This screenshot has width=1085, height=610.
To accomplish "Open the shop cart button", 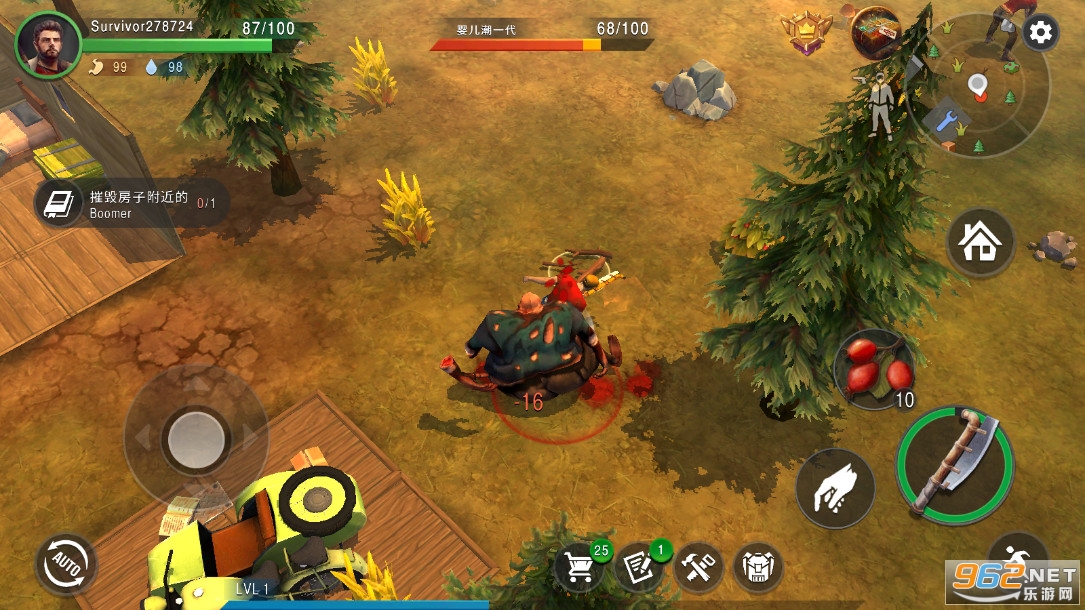I will [x=581, y=568].
